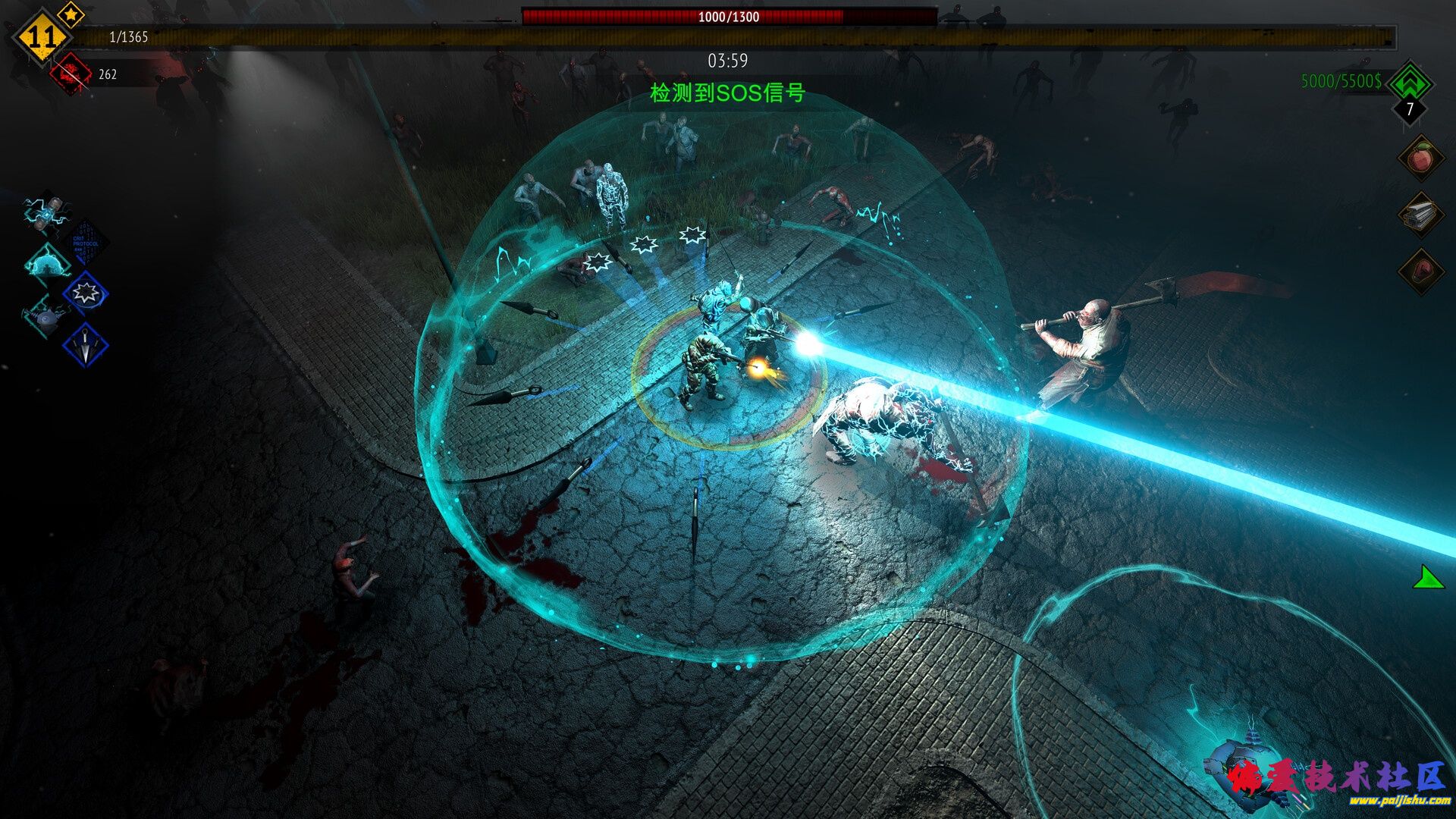The width and height of the screenshot is (1456, 819).
Task: Click the green upgrade chevron icon
Action: 1410,82
